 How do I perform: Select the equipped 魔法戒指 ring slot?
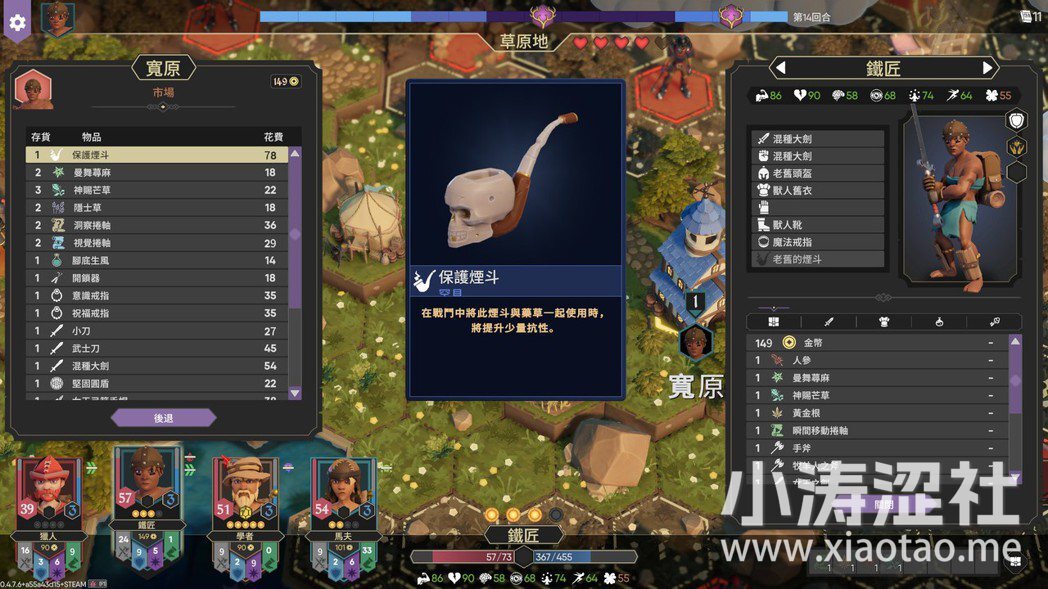pos(818,242)
